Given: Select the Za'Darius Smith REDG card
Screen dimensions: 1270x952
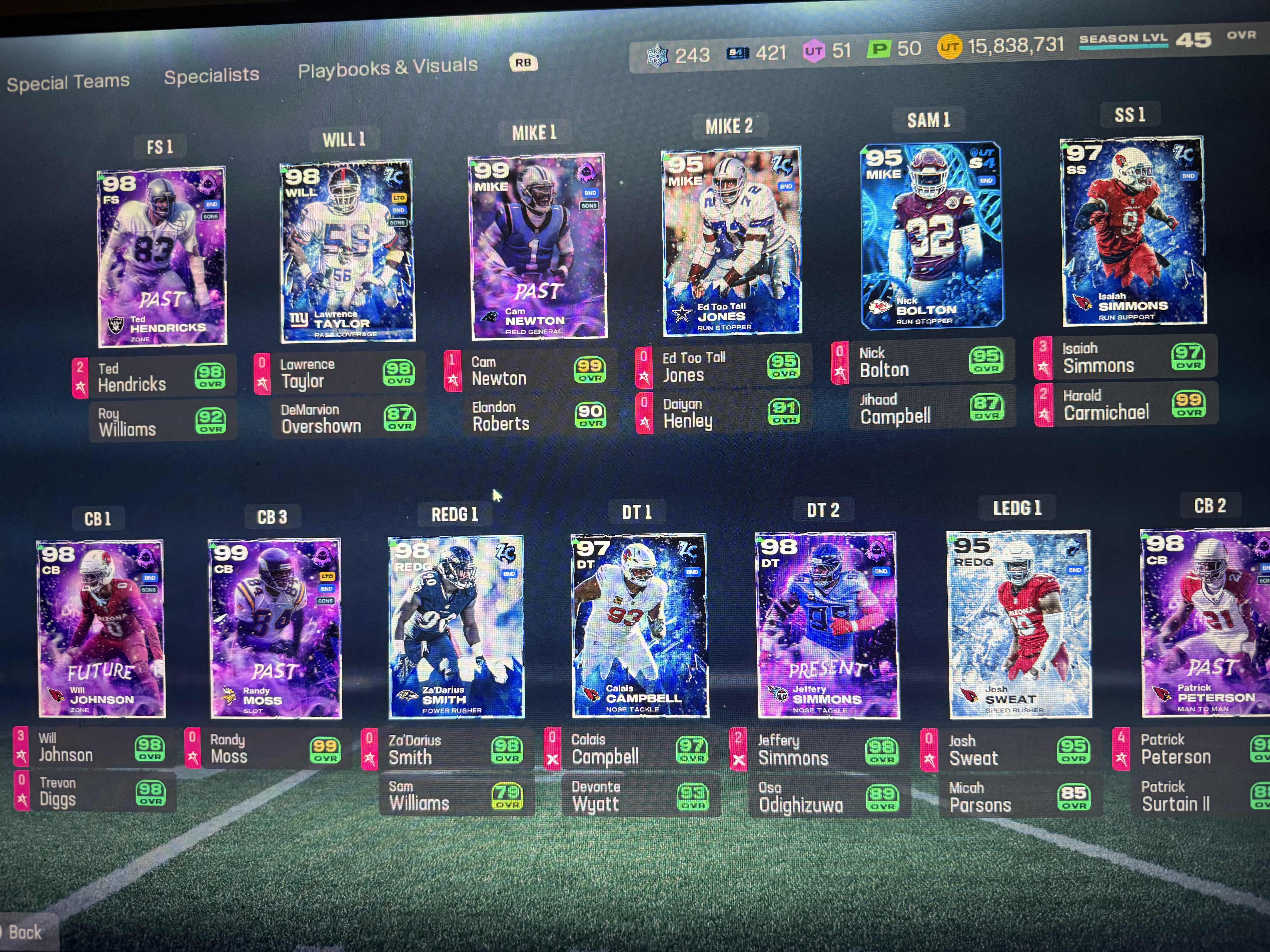Looking at the screenshot, I should (456, 627).
